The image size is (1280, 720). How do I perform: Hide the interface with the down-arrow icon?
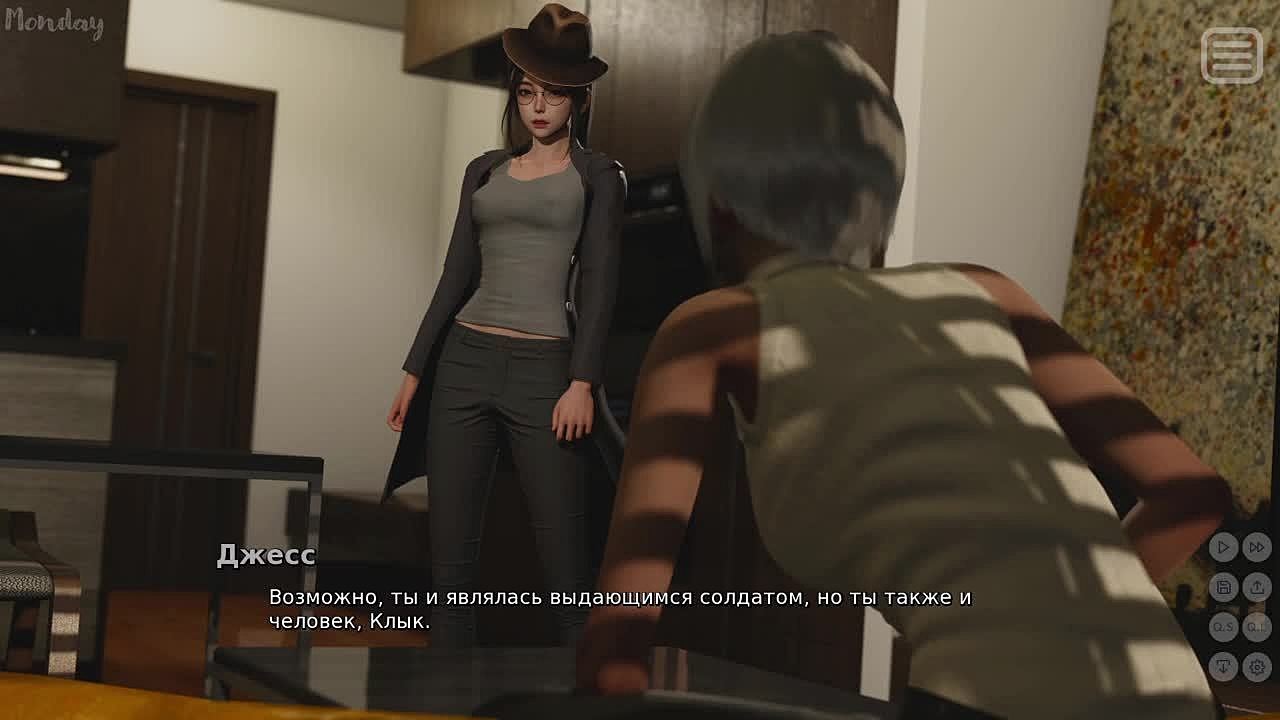1223,666
